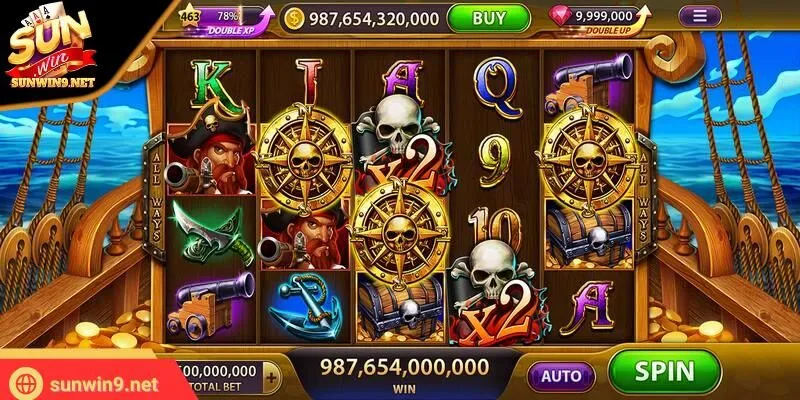Increase total bet with plus button
The height and width of the screenshot is (400, 800).
(x=273, y=377)
